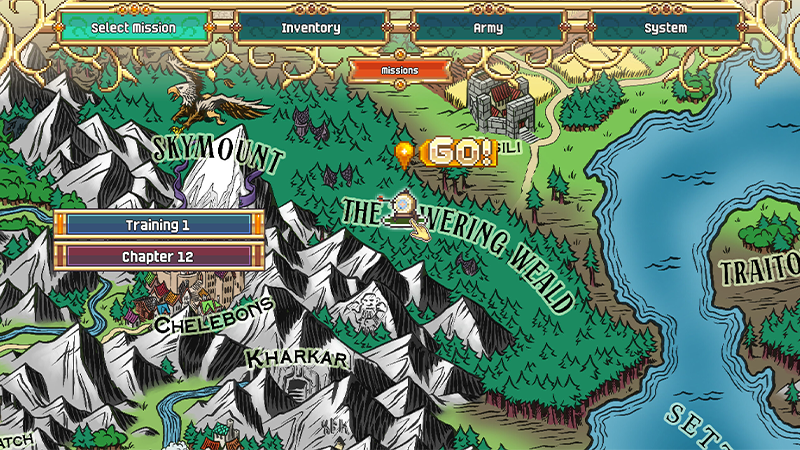Open the Select Mission tab
Viewport: 800px width, 450px height.
click(133, 28)
